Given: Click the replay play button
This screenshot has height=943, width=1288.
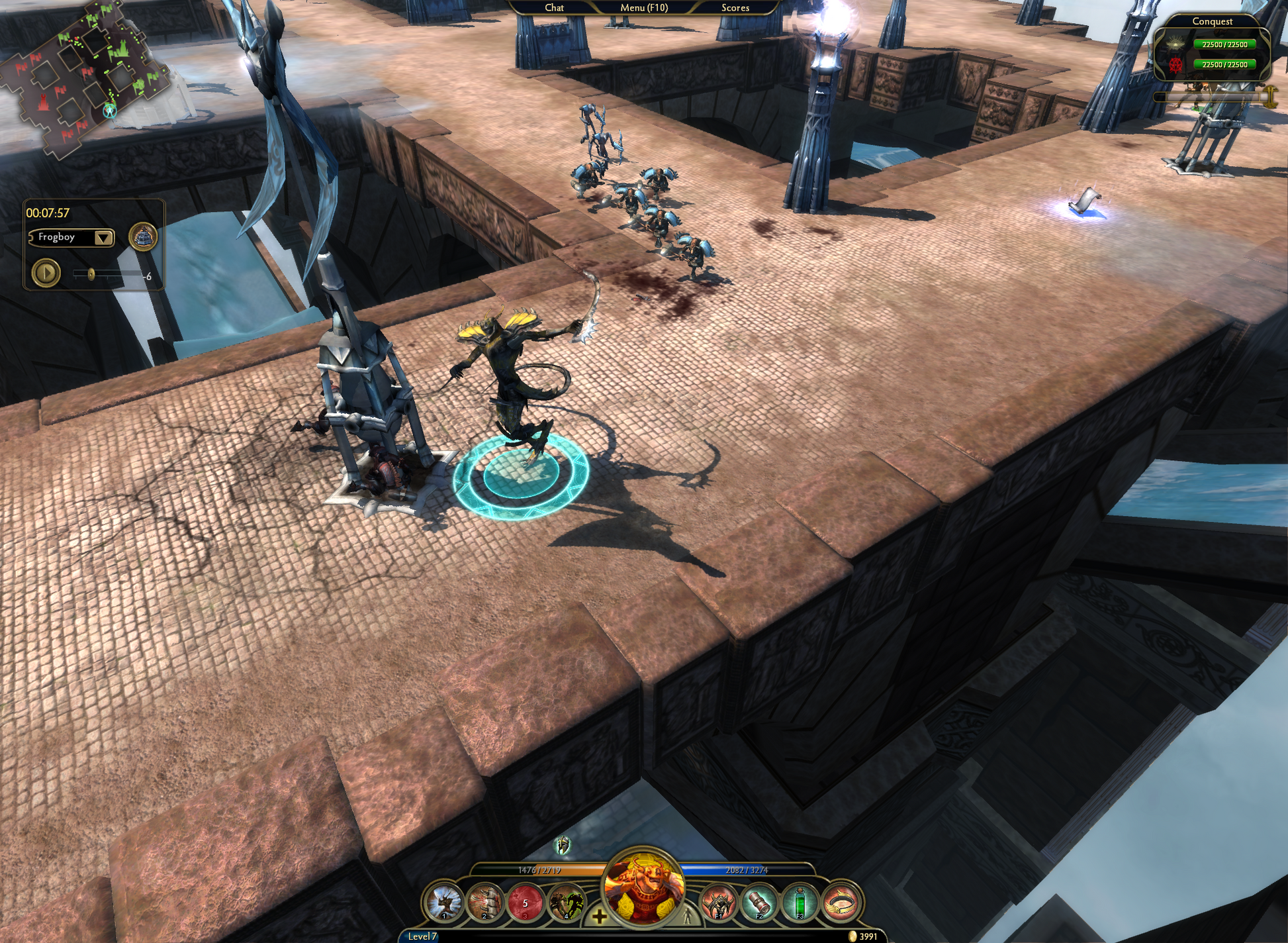Looking at the screenshot, I should pos(46,273).
